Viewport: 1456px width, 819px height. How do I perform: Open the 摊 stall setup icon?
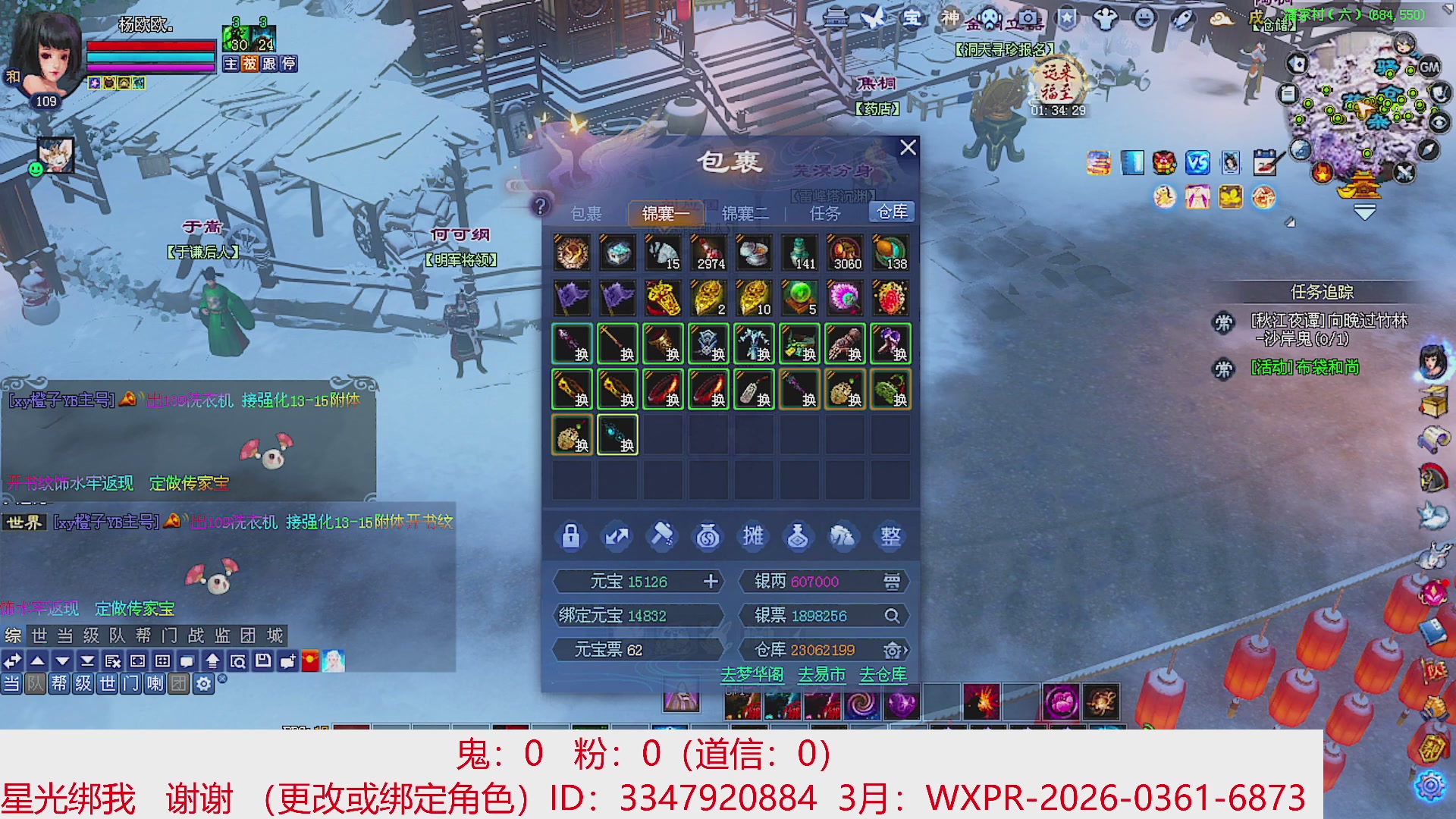[753, 536]
